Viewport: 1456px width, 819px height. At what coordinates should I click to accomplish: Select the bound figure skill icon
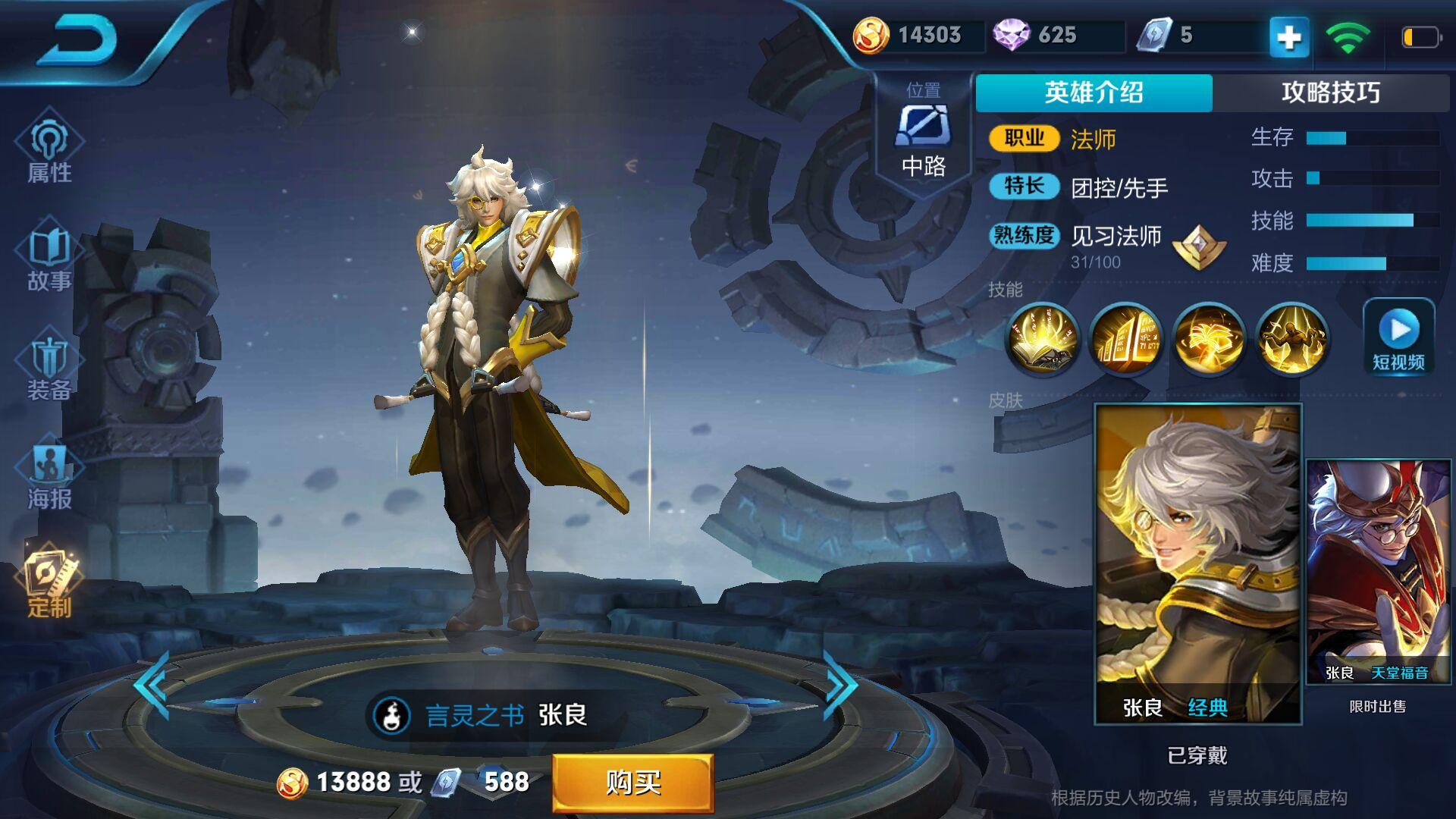tap(1291, 340)
